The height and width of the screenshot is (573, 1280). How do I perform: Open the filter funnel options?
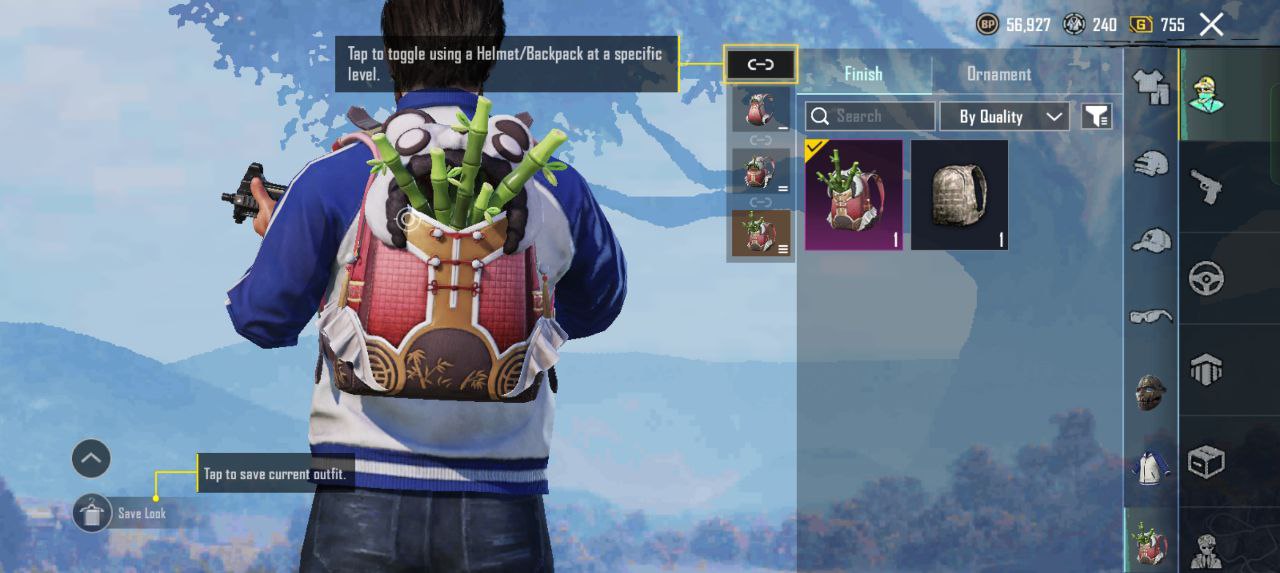pos(1097,117)
